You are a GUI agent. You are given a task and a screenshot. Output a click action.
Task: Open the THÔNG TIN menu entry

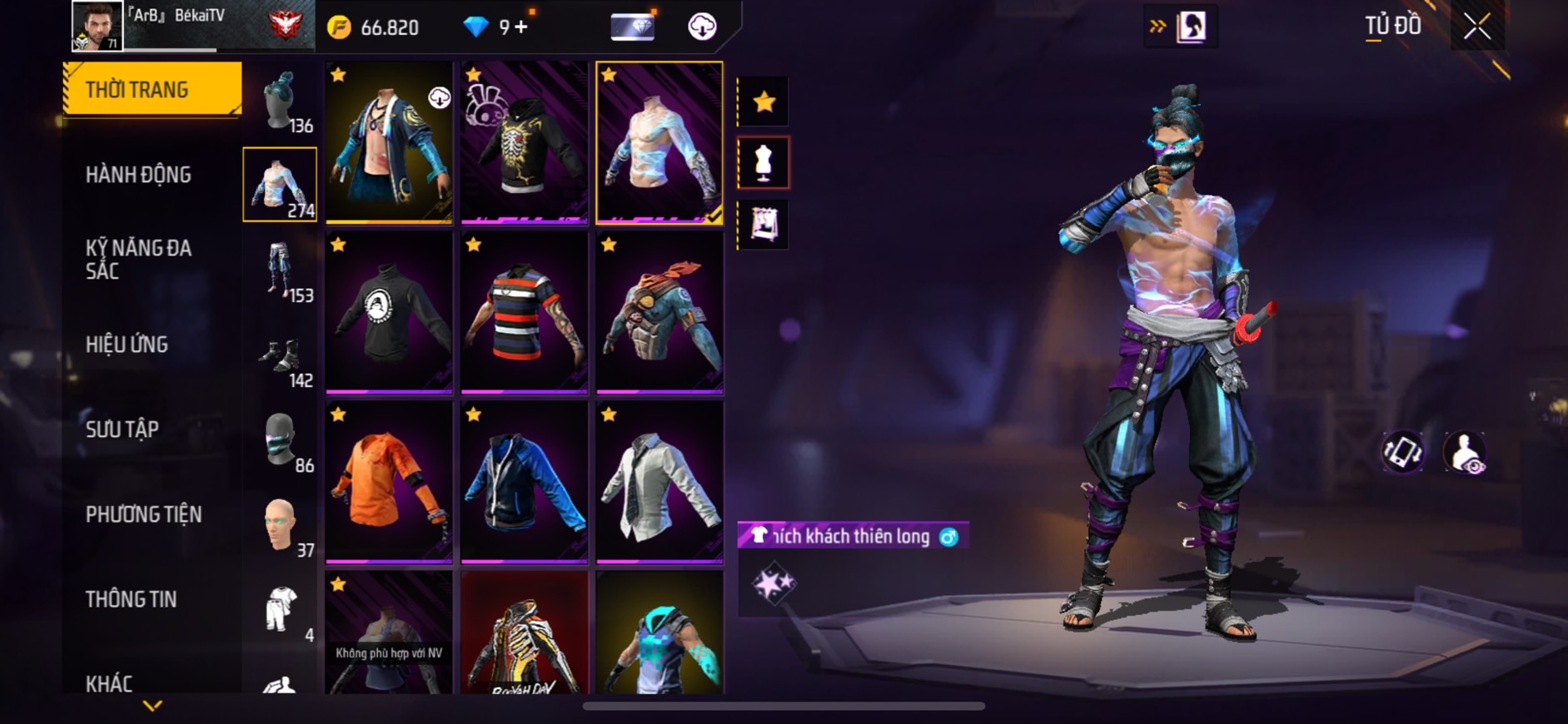tap(132, 599)
